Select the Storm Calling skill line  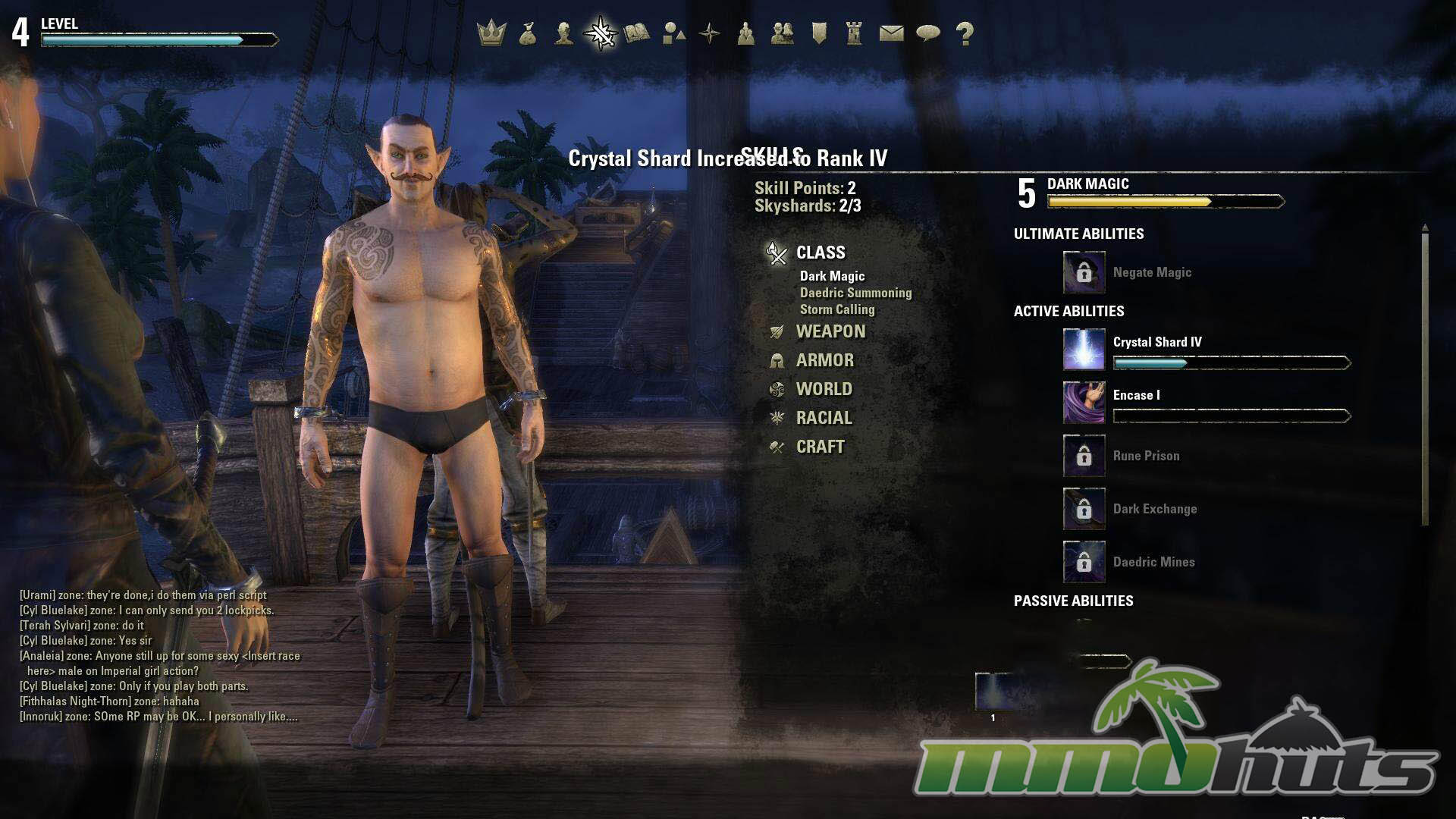coord(837,309)
